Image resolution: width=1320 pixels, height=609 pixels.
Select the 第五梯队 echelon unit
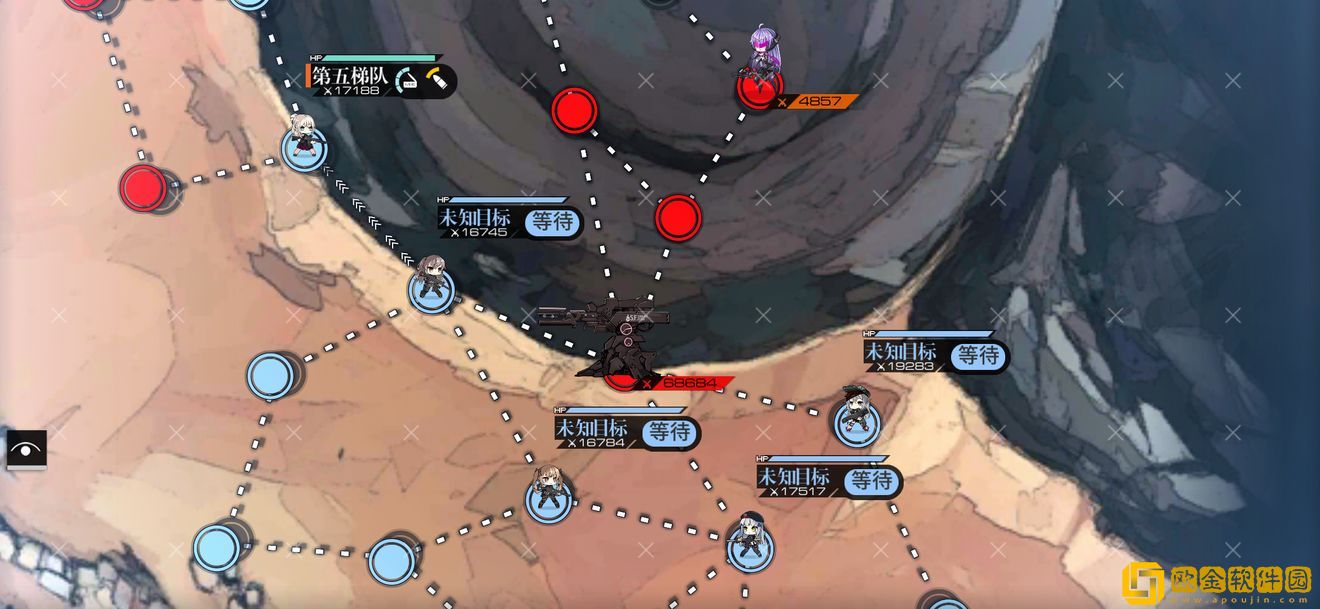coord(302,142)
